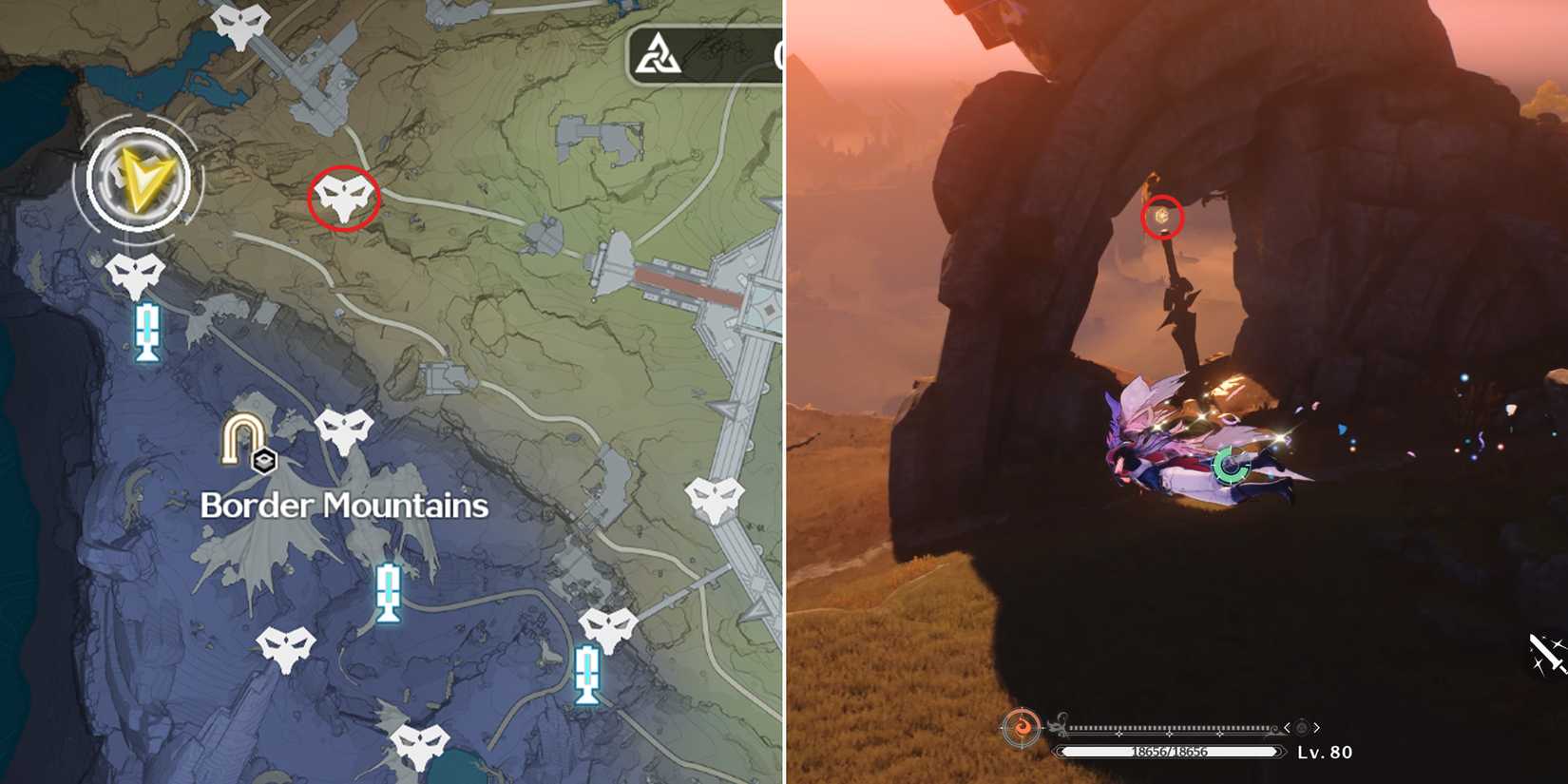Viewport: 1568px width, 784px height.
Task: Select the black box icon below the arch marker
Action: point(263,463)
